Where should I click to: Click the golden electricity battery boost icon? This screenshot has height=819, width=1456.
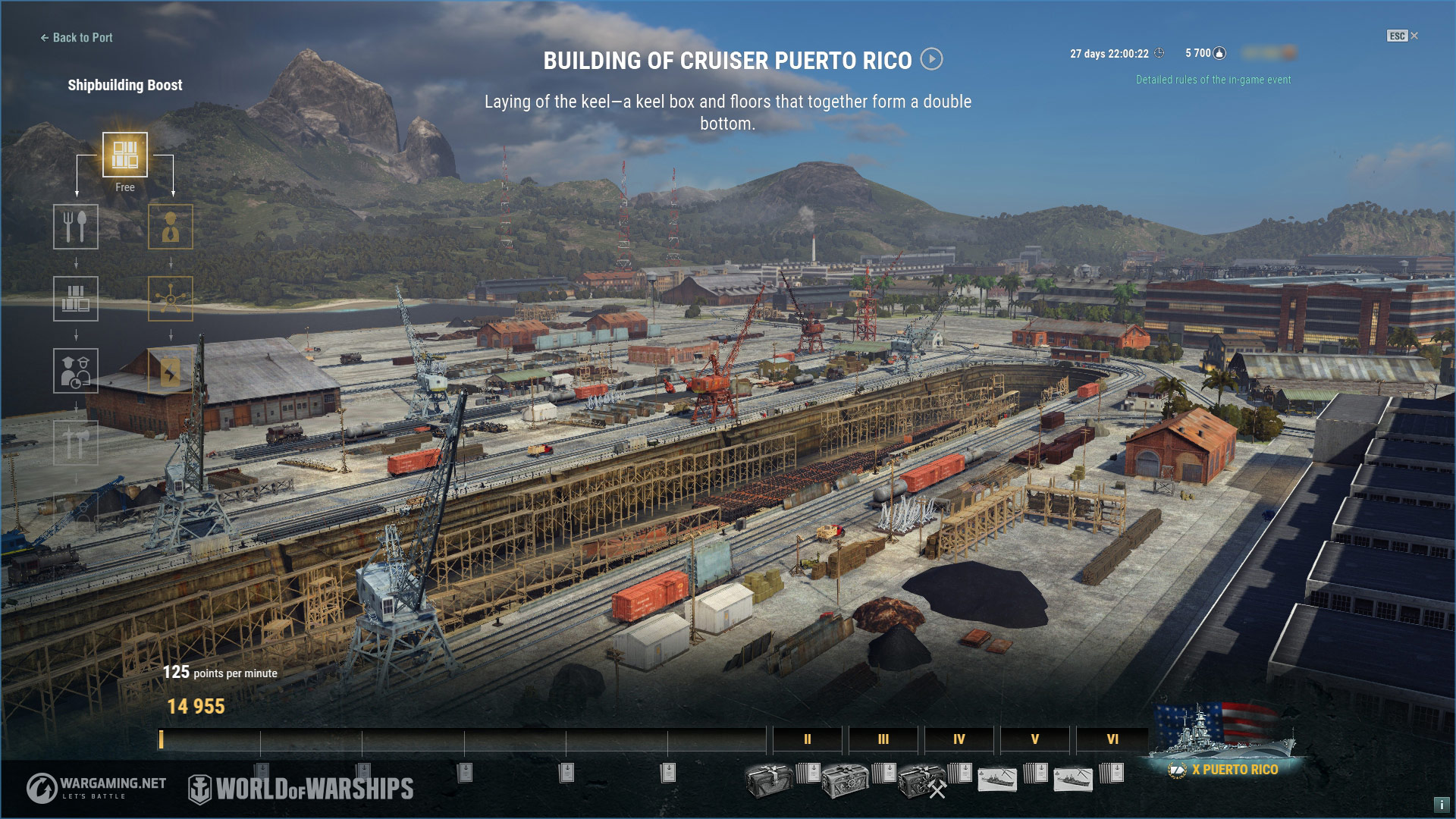point(170,370)
